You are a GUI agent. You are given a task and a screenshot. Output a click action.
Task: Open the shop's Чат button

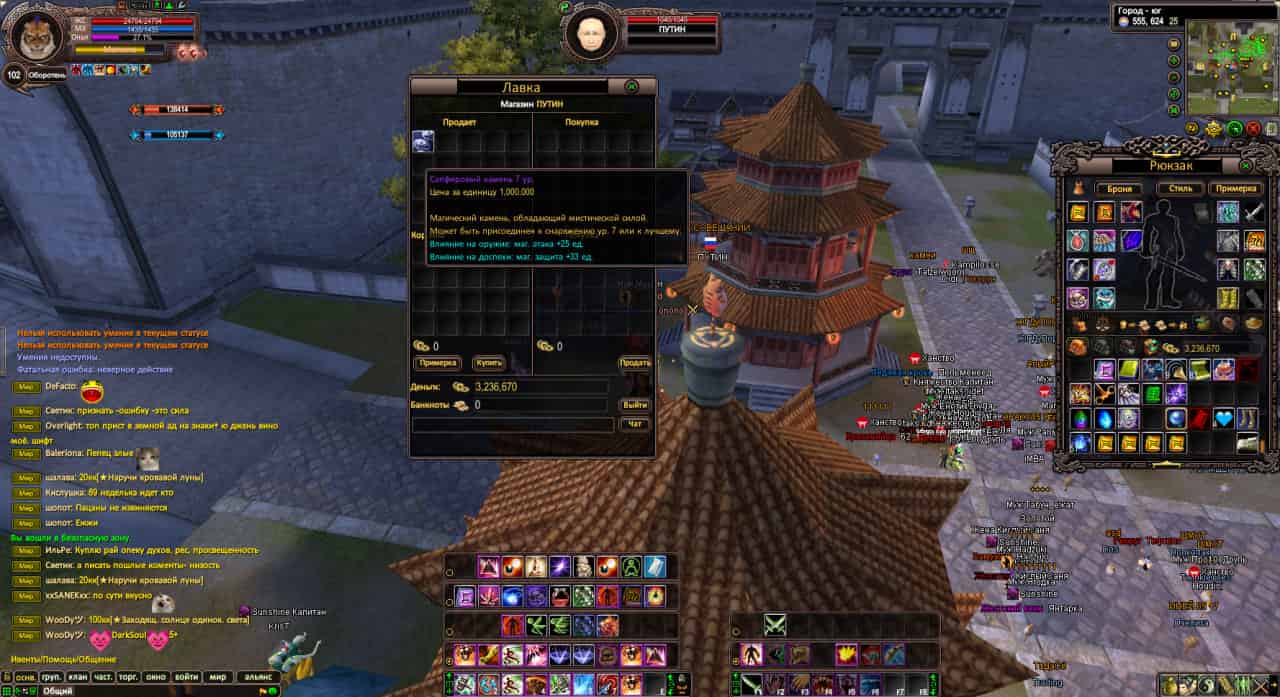635,424
